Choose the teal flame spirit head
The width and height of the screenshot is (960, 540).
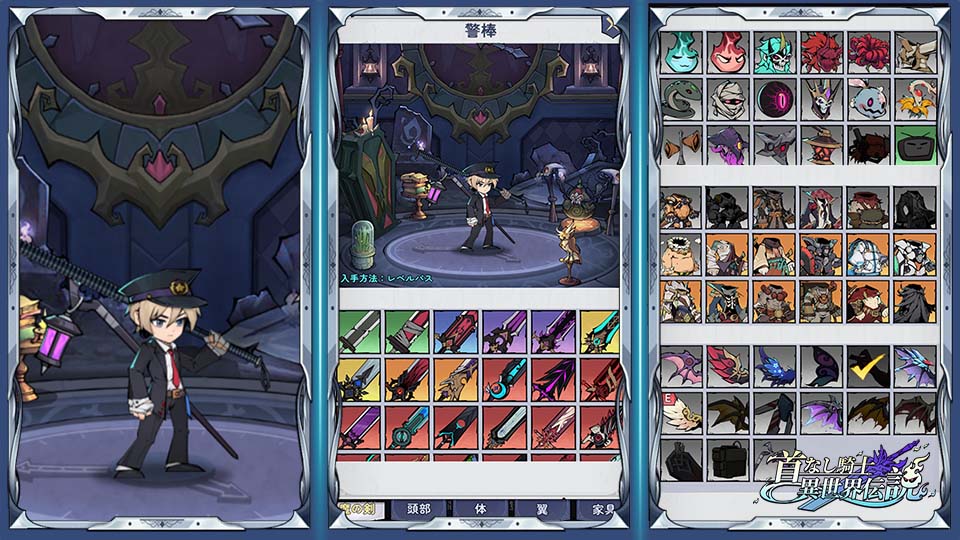681,52
